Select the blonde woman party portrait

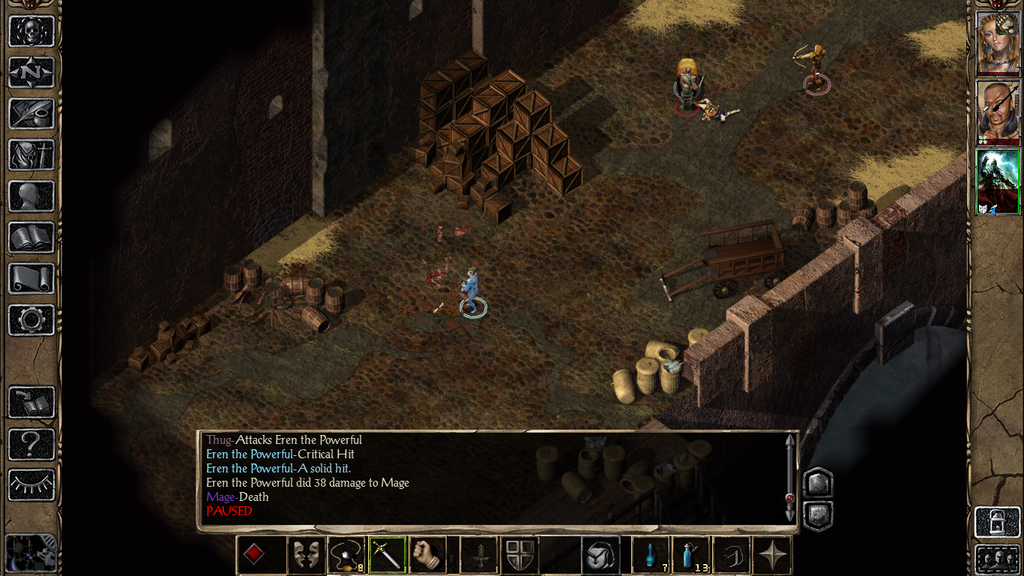pos(998,42)
